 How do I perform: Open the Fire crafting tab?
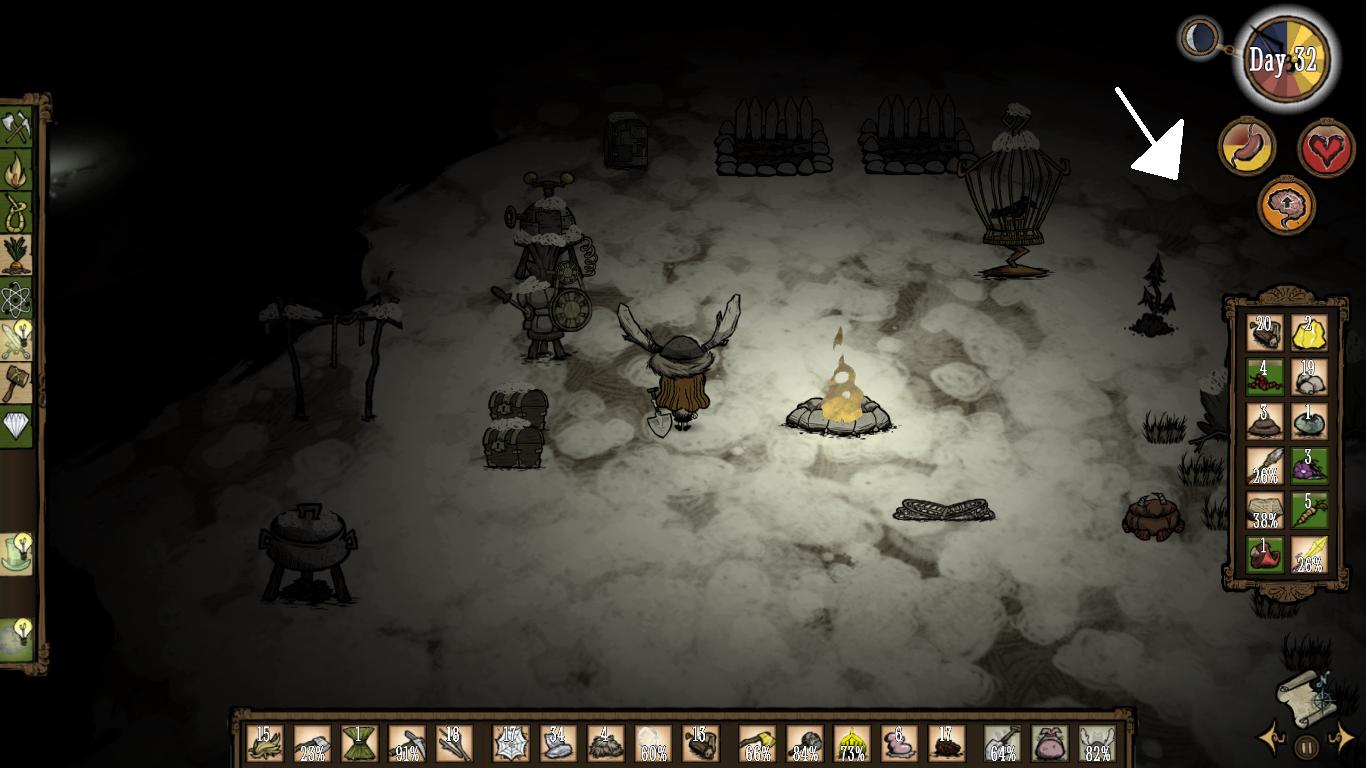pos(17,170)
